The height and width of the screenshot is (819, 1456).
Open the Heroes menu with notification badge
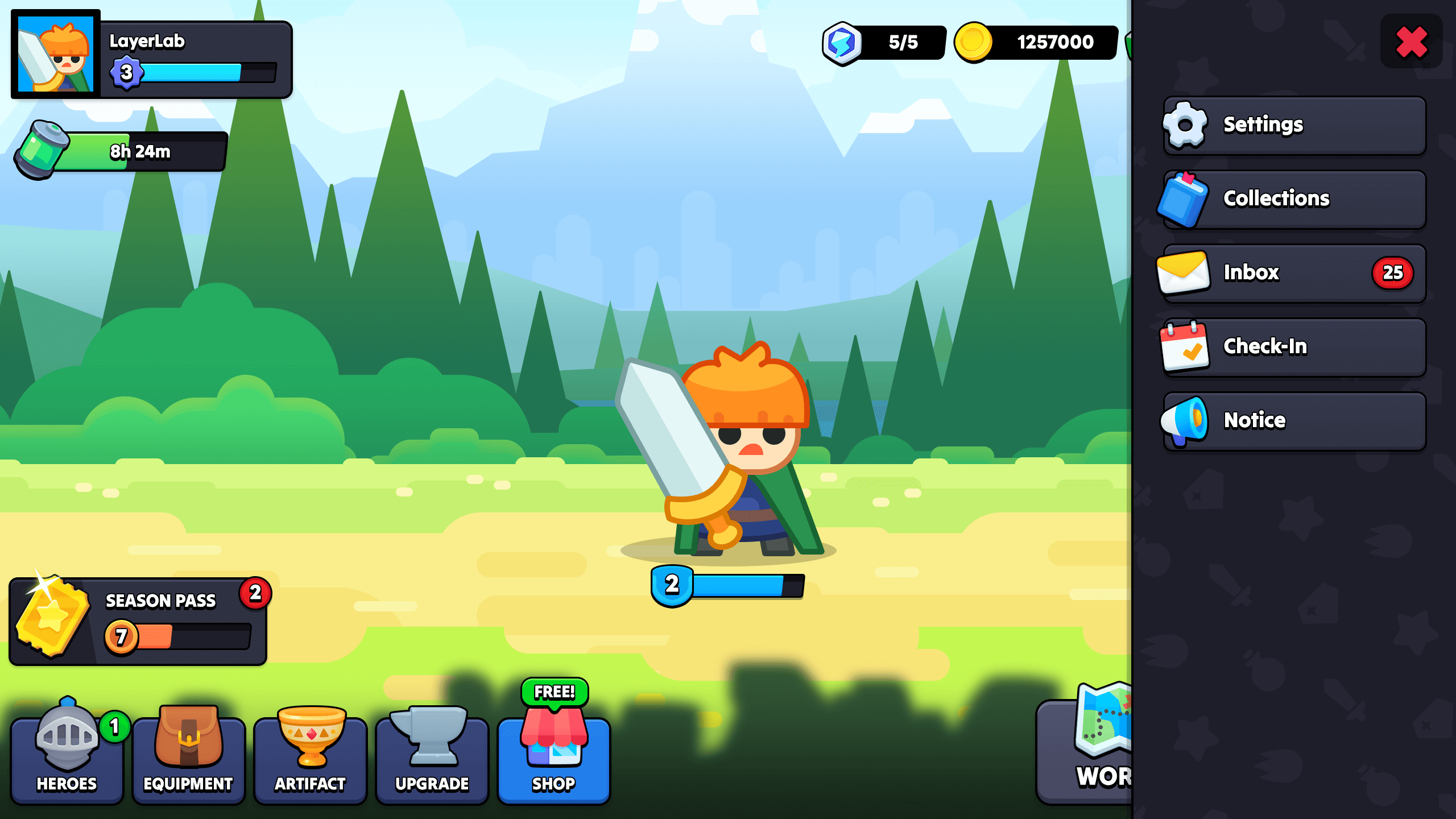tap(67, 756)
